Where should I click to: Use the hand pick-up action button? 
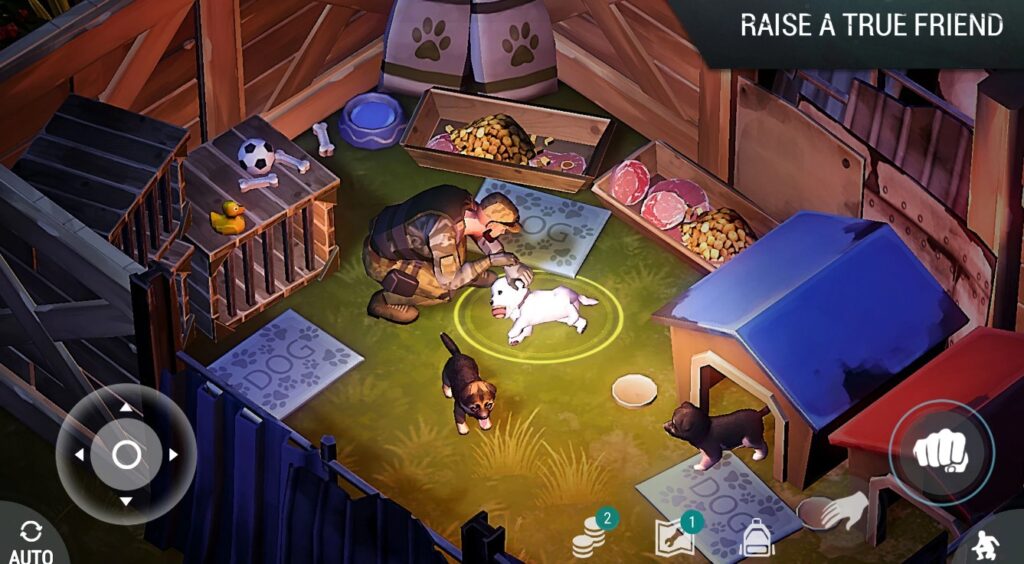point(833,512)
